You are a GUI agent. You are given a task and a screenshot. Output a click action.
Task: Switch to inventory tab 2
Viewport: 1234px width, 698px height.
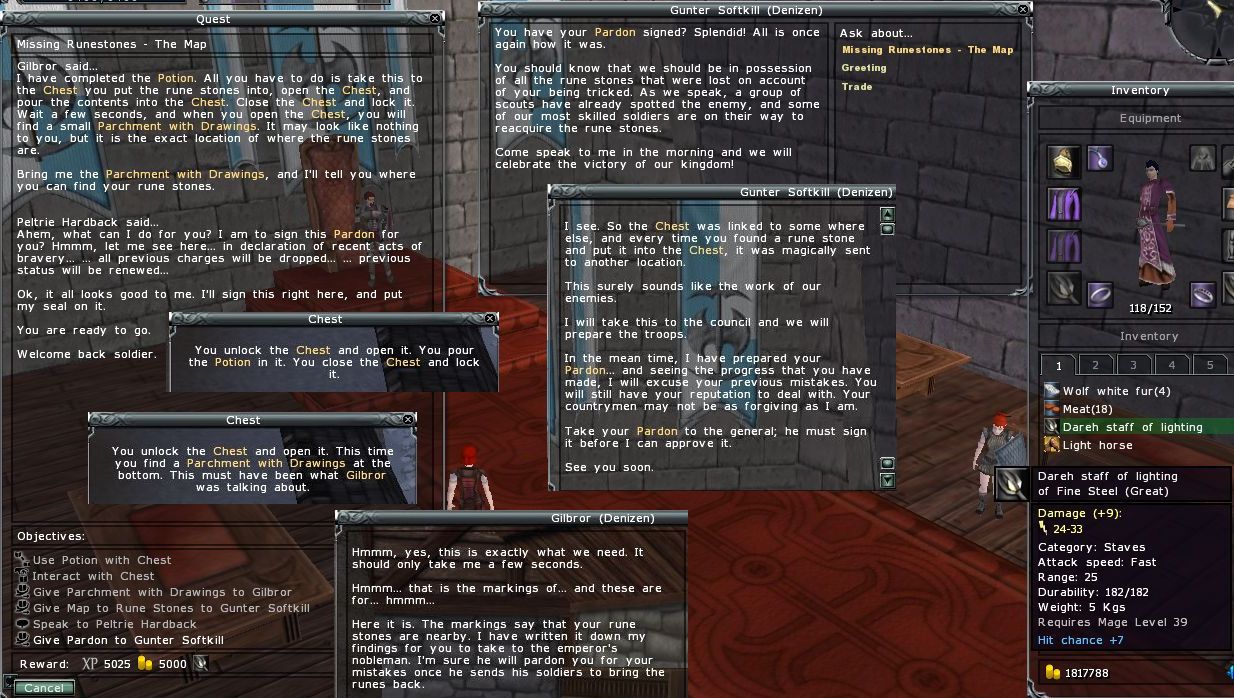click(1095, 365)
